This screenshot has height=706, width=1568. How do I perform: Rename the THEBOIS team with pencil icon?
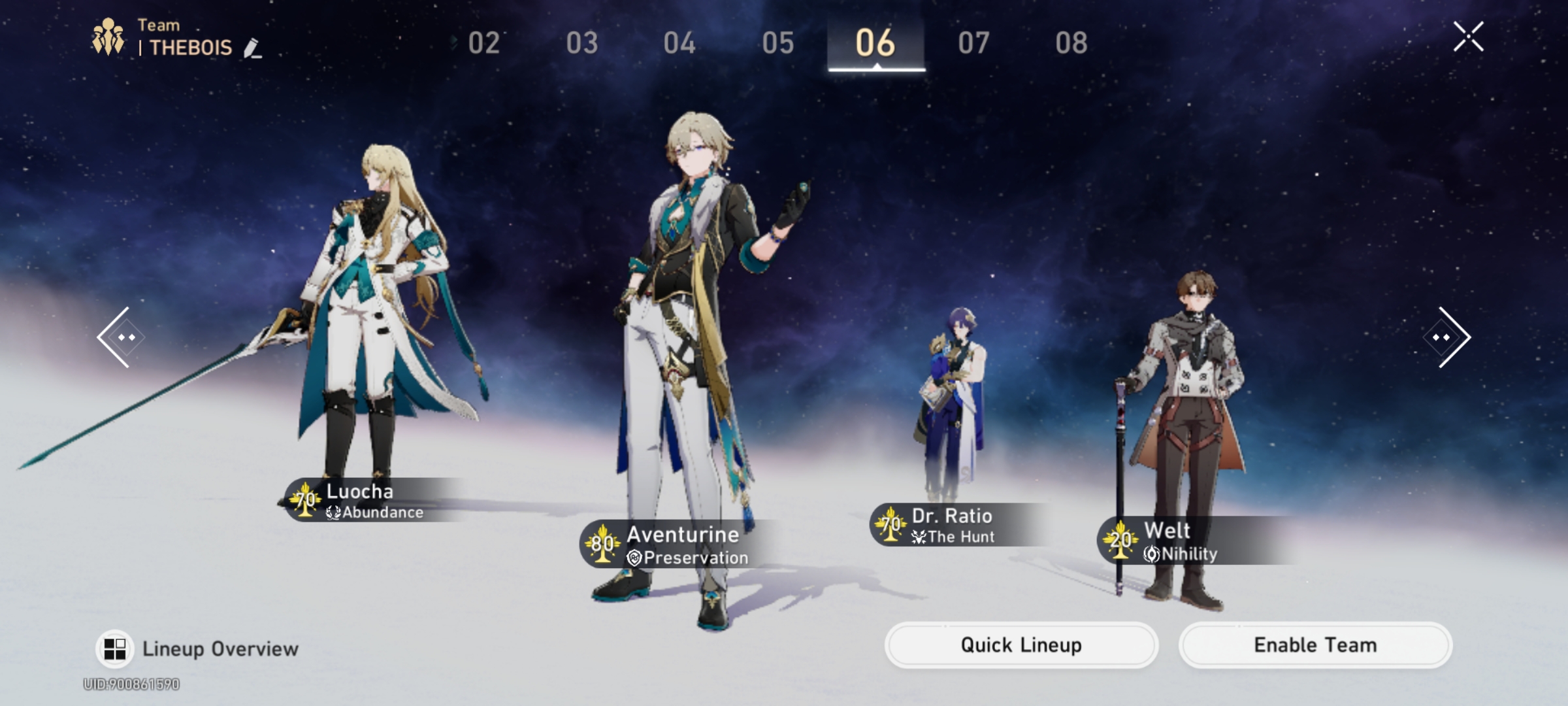pos(253,48)
